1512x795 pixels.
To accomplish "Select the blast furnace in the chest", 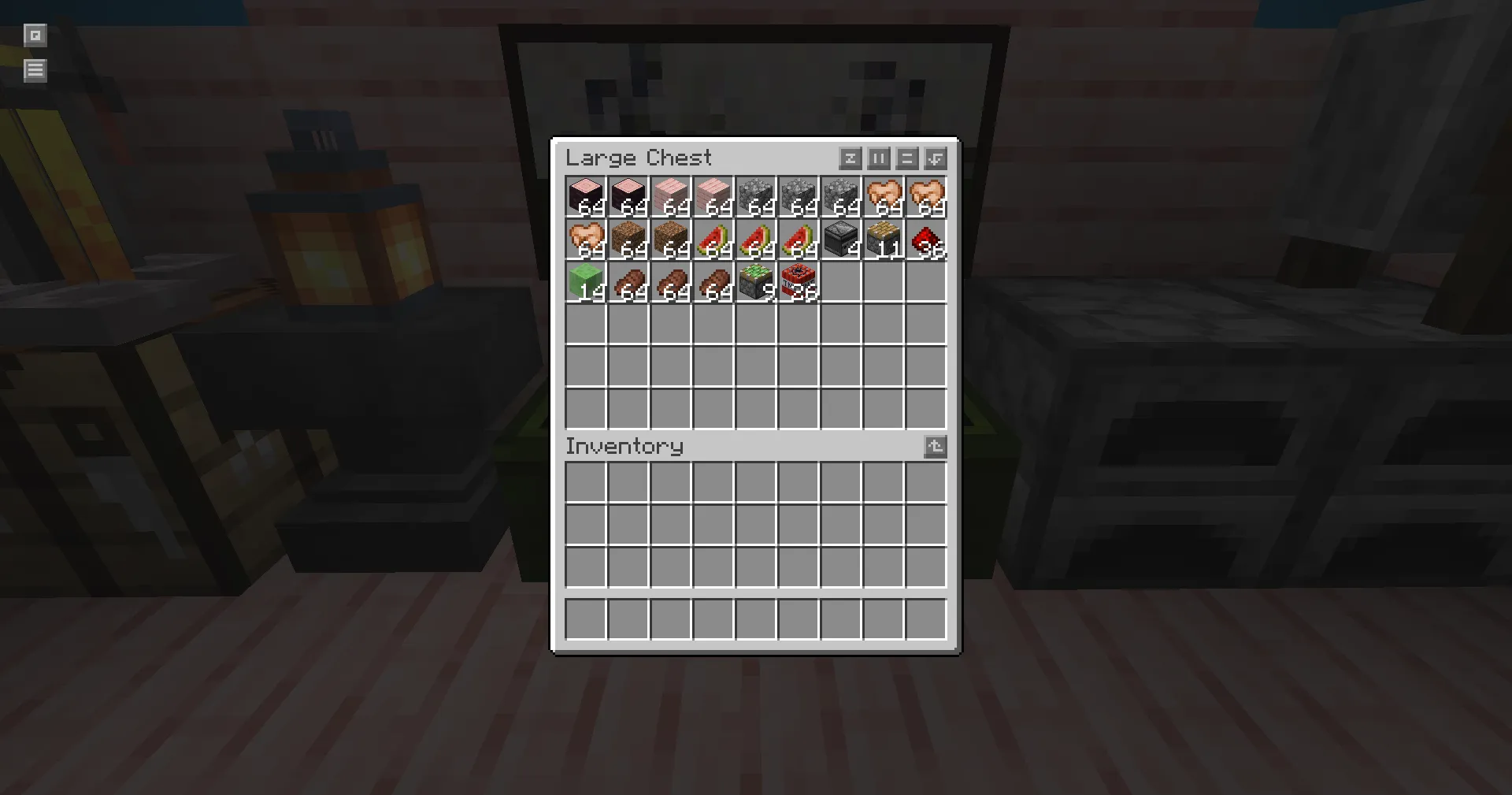I will pyautogui.click(x=840, y=240).
